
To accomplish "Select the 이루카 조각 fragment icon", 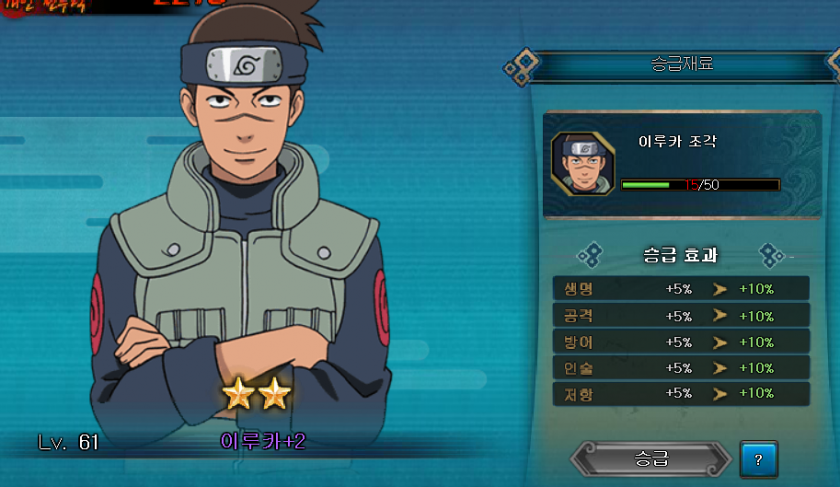I will pyautogui.click(x=582, y=164).
